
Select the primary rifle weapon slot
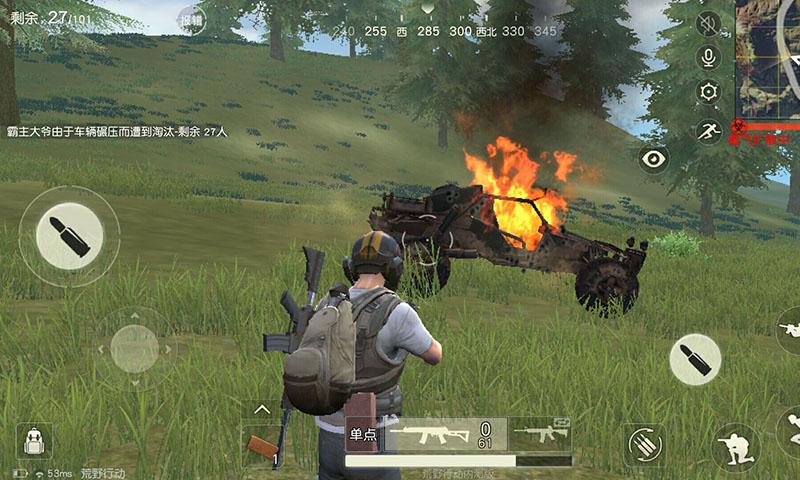(446, 435)
